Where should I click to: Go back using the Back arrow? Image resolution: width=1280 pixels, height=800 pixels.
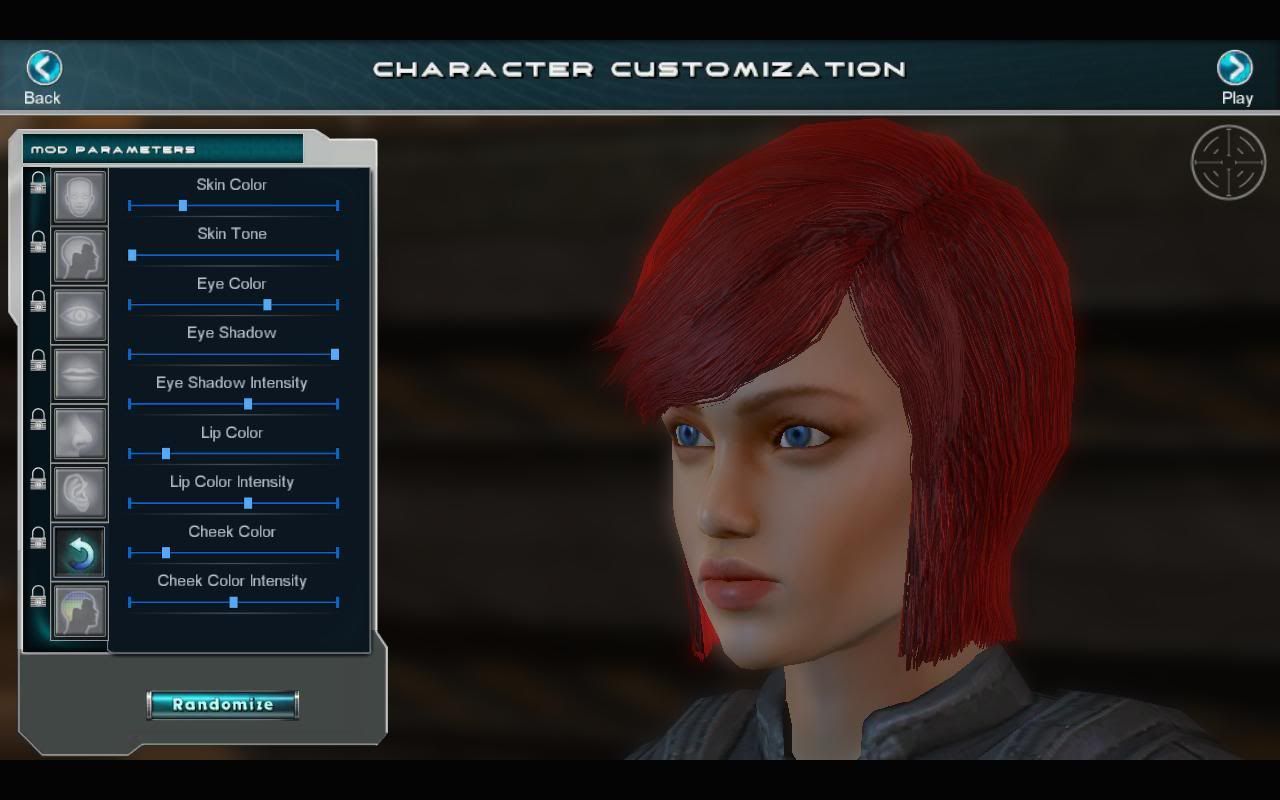pos(43,68)
